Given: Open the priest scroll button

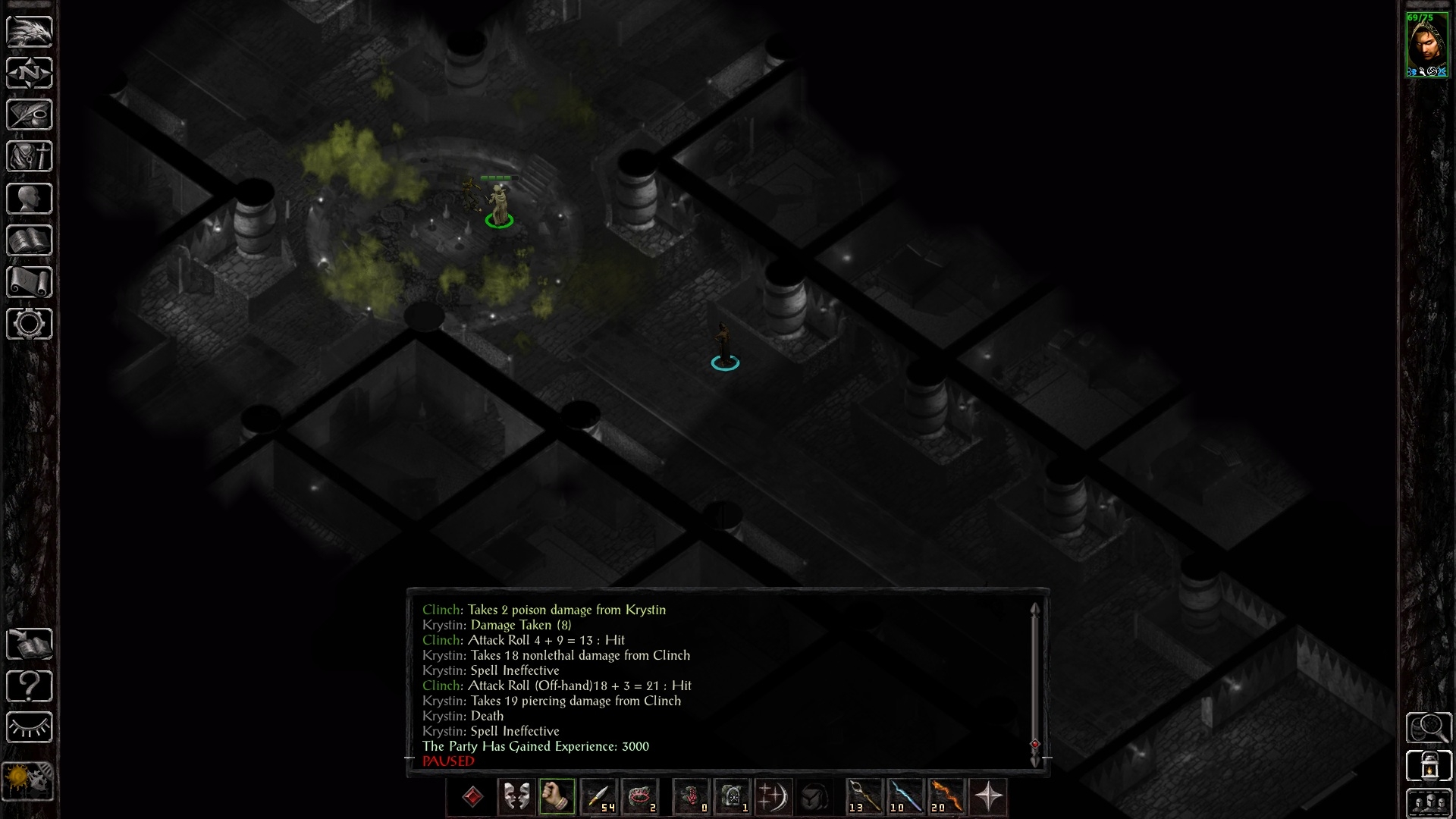Looking at the screenshot, I should point(30,282).
